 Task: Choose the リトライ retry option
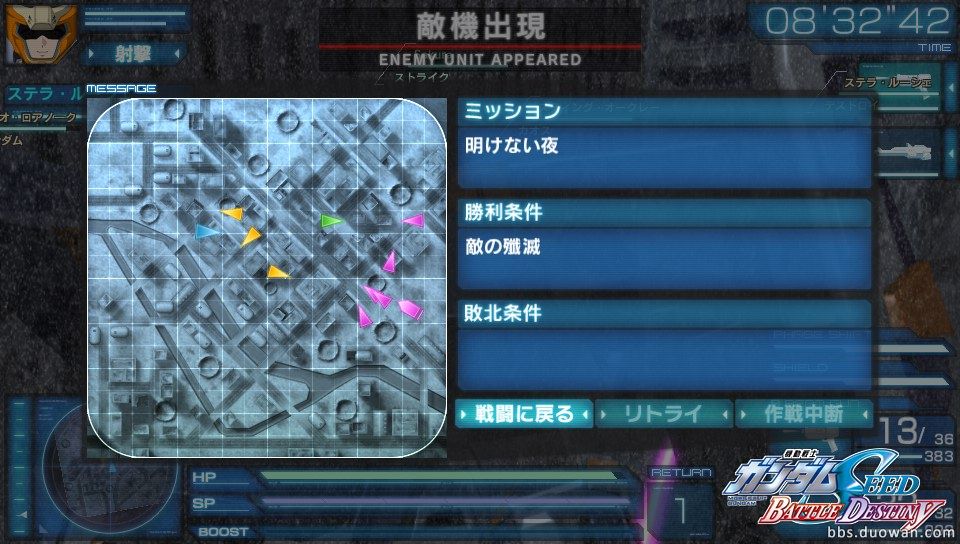click(664, 413)
